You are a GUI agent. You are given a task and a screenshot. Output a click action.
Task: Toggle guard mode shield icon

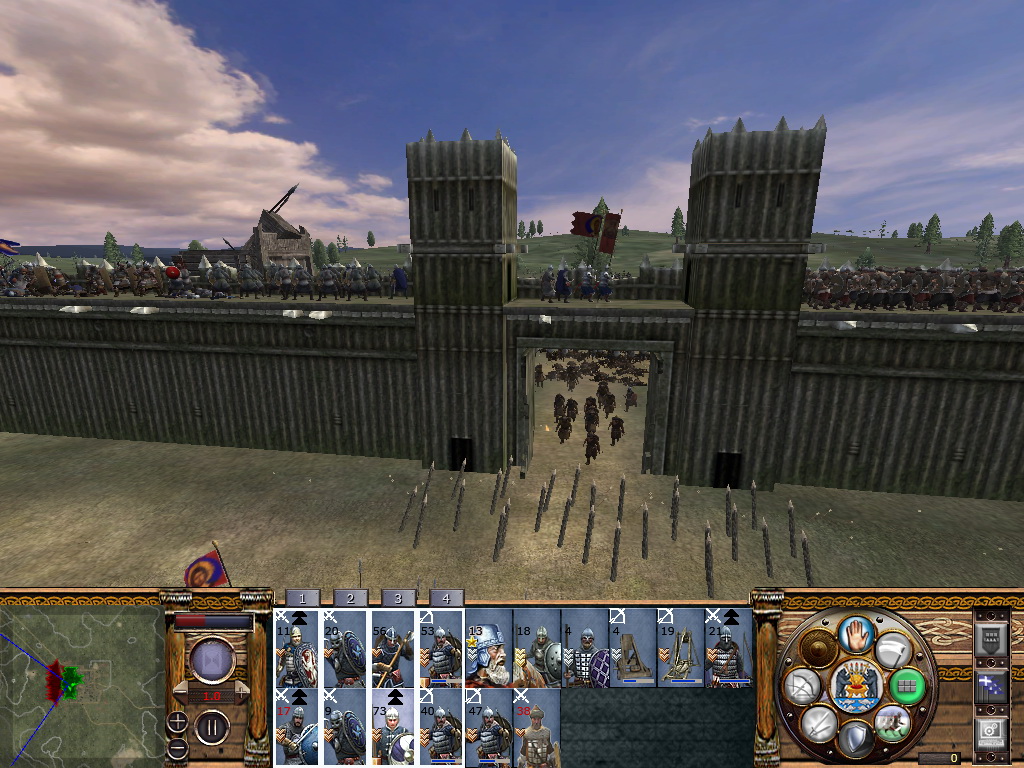tap(854, 739)
